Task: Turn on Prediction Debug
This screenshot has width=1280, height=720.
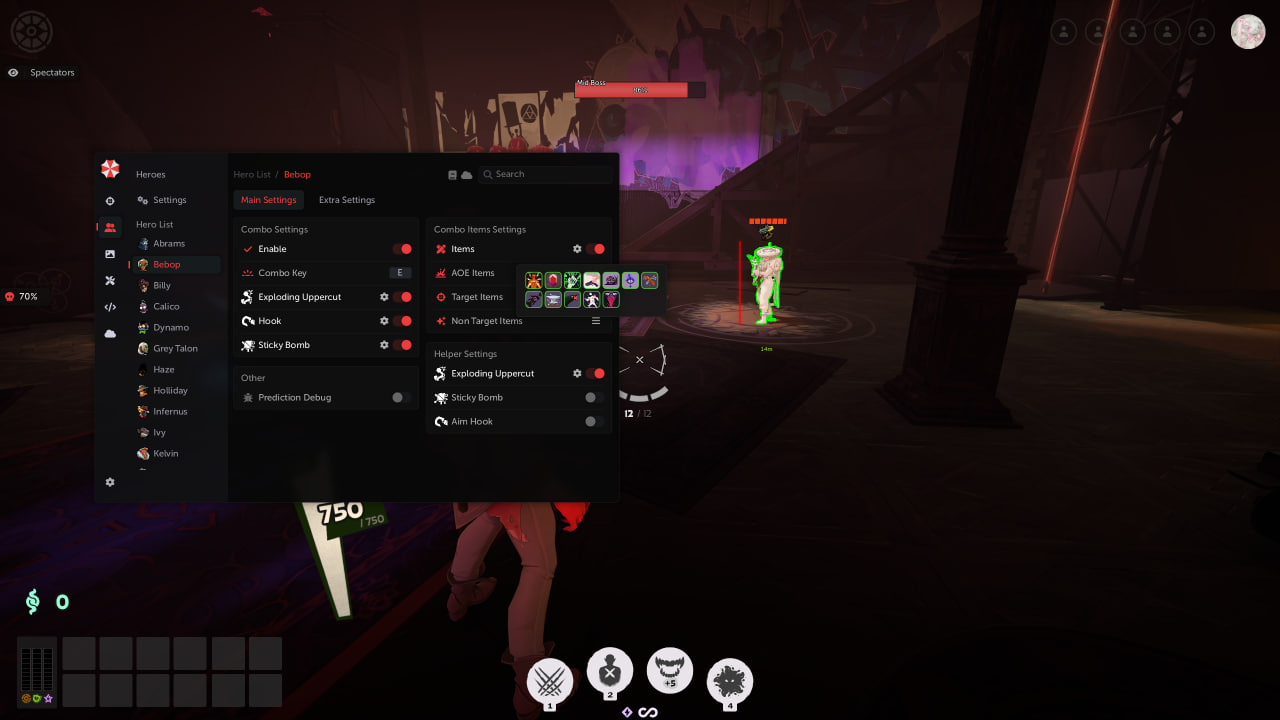Action: pyautogui.click(x=401, y=397)
